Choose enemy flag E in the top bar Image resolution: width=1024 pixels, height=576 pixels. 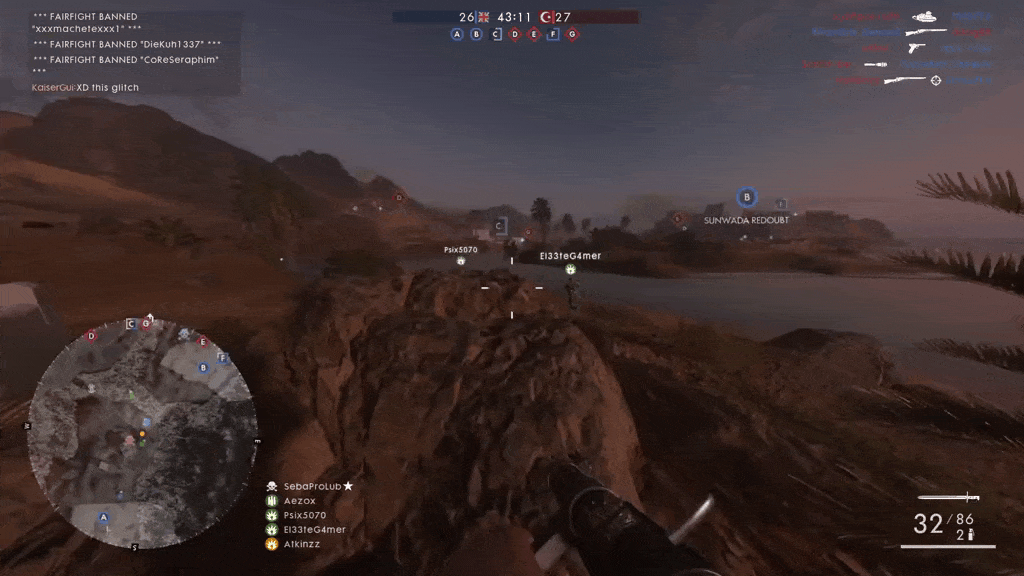click(x=534, y=34)
